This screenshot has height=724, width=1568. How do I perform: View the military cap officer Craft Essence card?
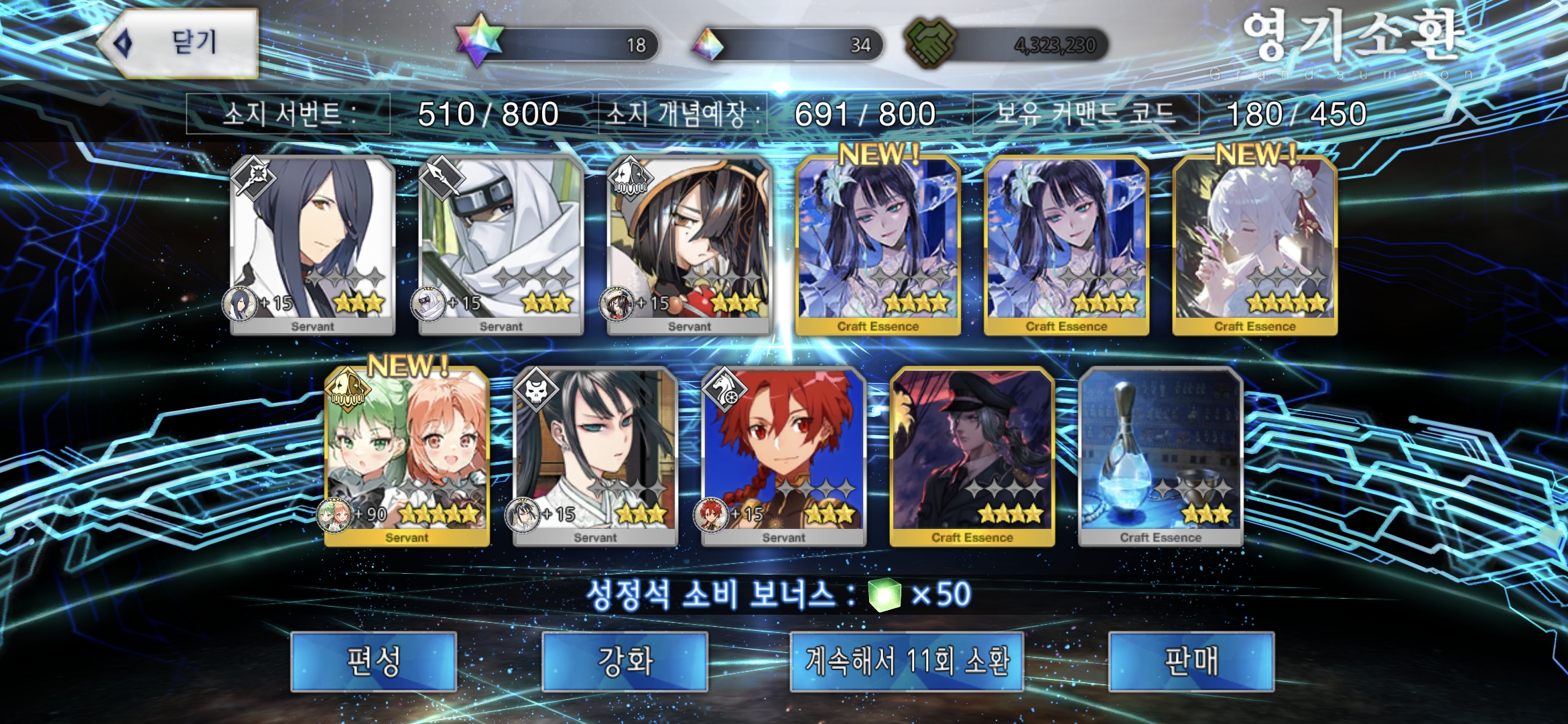point(972,456)
